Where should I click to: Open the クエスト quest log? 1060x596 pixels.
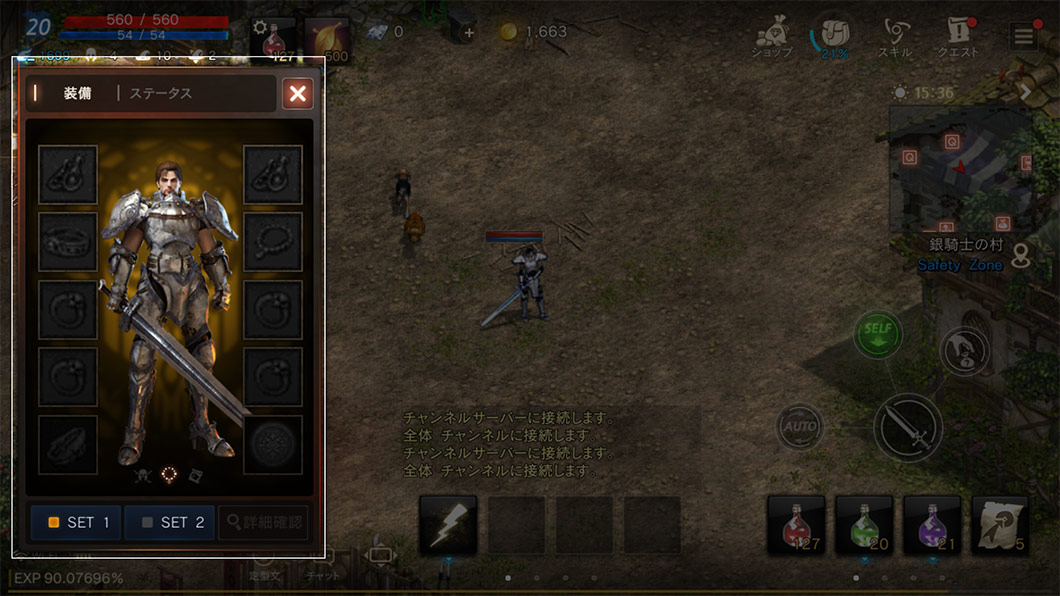(x=957, y=37)
